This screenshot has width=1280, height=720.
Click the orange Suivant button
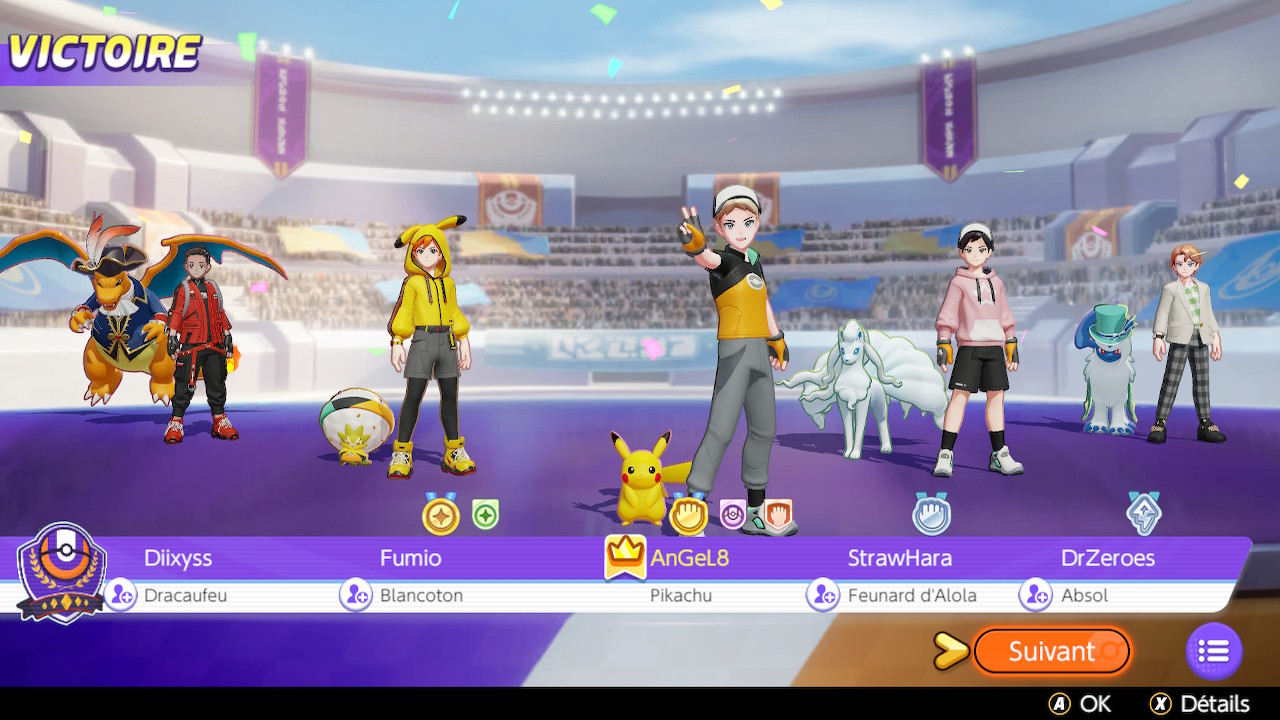click(1051, 652)
